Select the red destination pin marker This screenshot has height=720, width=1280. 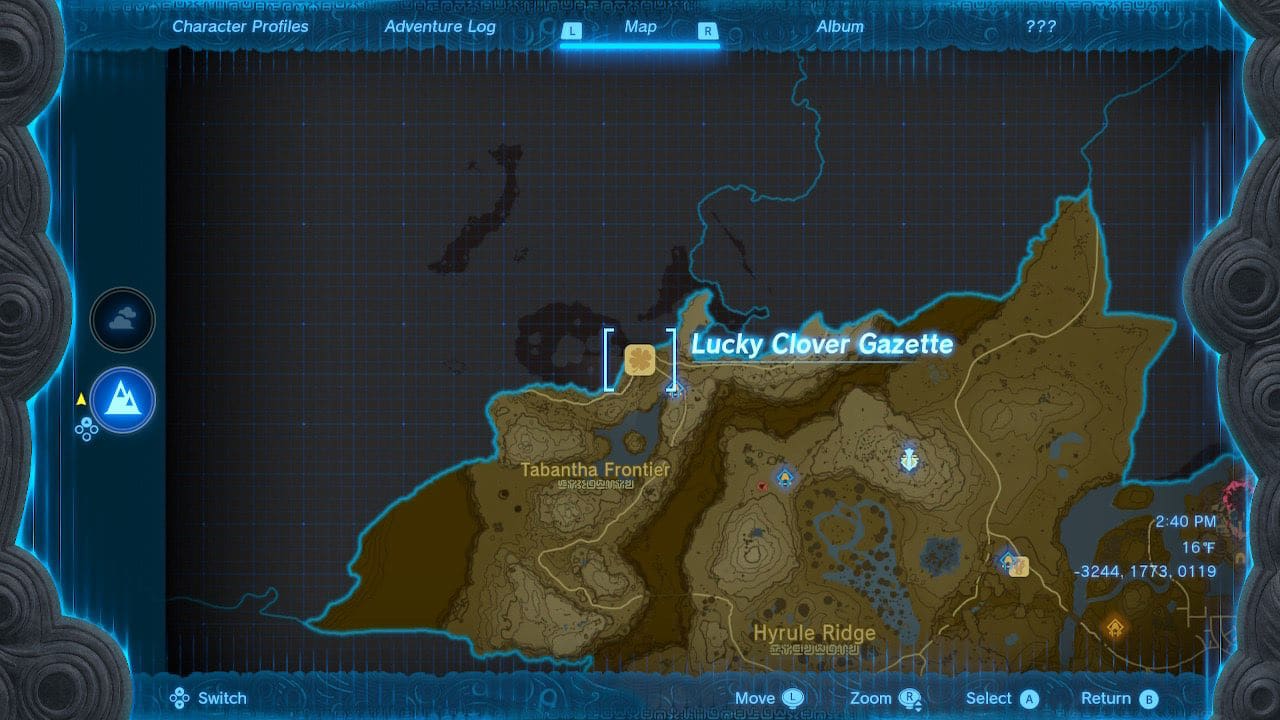pyautogui.click(x=762, y=485)
